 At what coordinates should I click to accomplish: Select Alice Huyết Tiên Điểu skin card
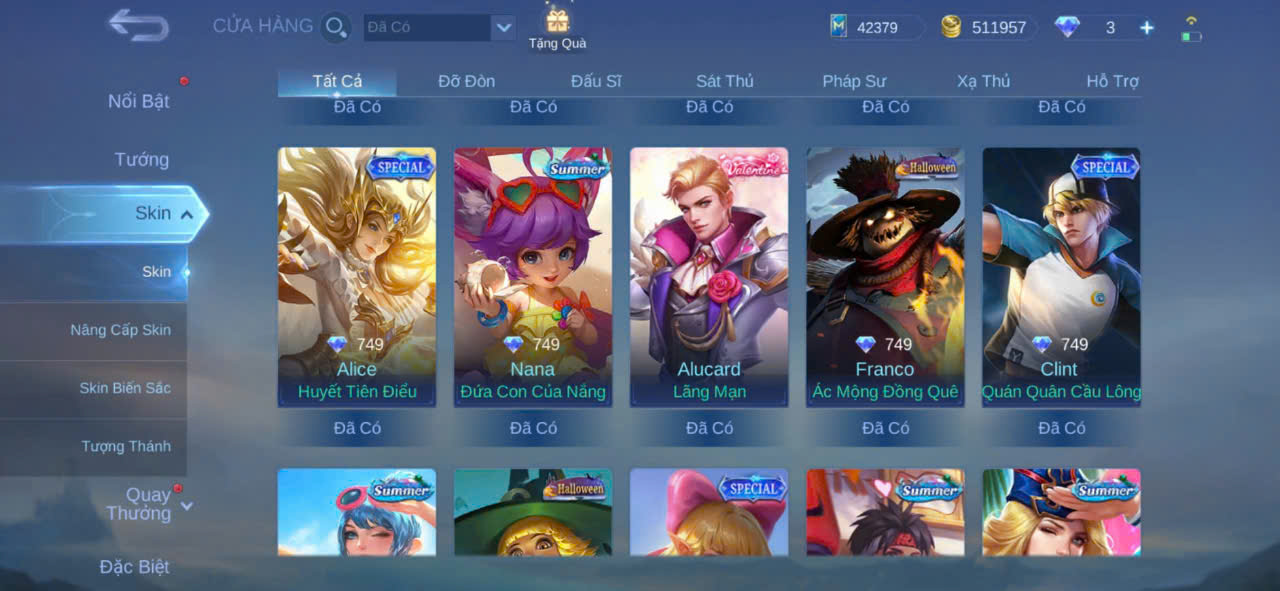tap(357, 277)
